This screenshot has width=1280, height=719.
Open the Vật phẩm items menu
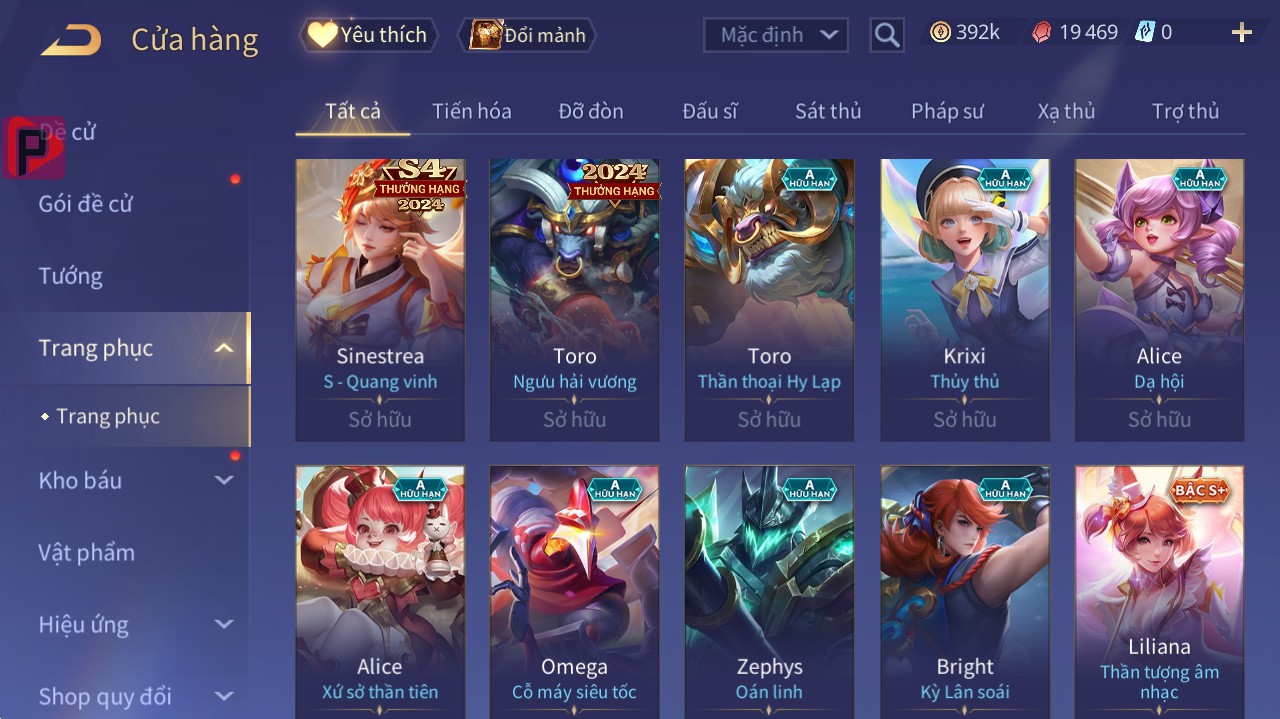point(86,553)
